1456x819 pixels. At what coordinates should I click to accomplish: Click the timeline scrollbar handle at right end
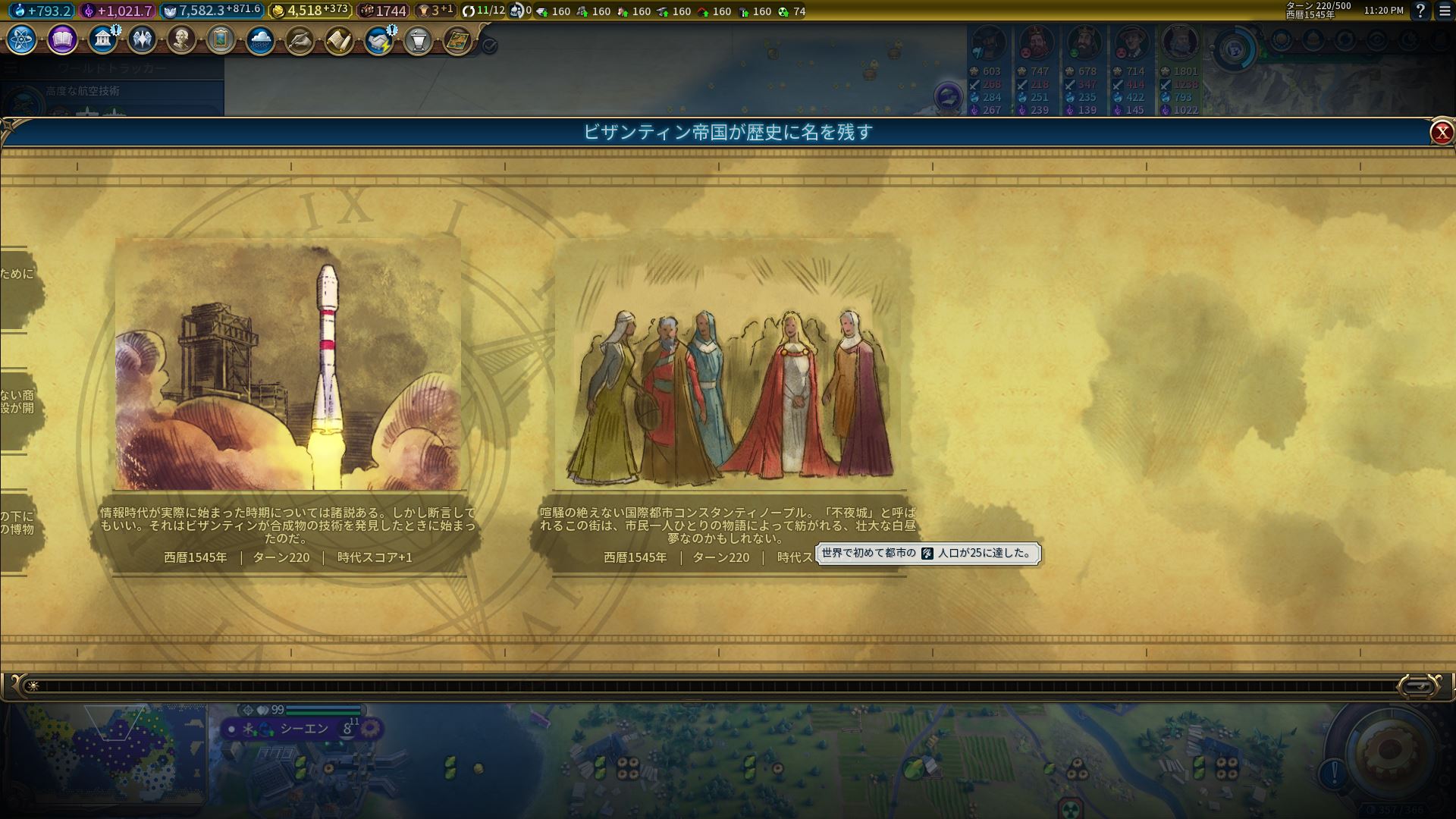[1417, 686]
